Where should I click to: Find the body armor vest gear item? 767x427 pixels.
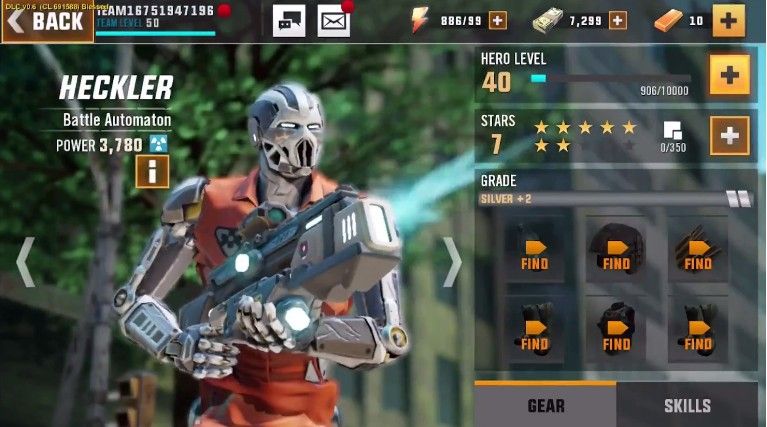616,329
